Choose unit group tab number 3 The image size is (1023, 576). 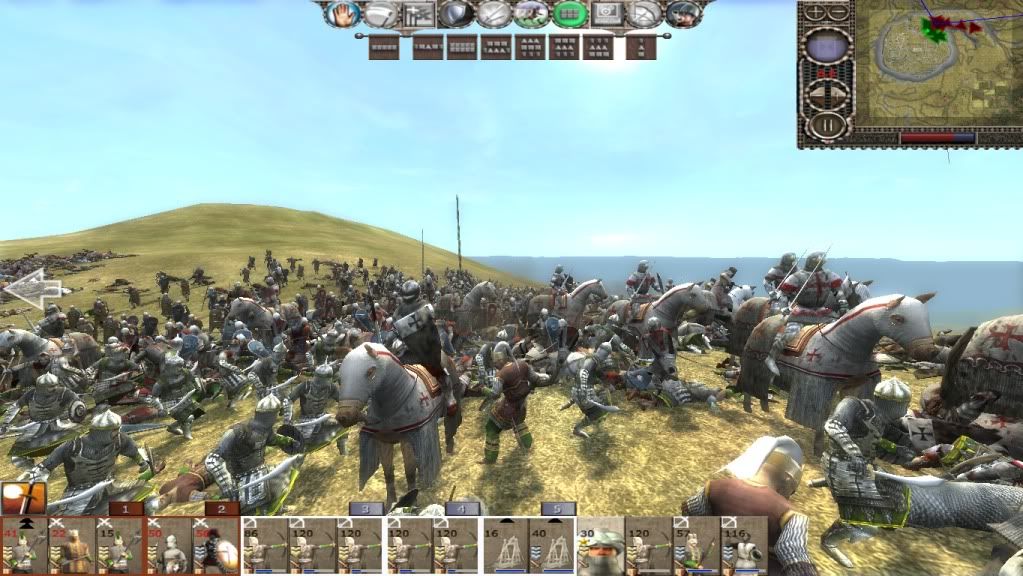click(367, 509)
